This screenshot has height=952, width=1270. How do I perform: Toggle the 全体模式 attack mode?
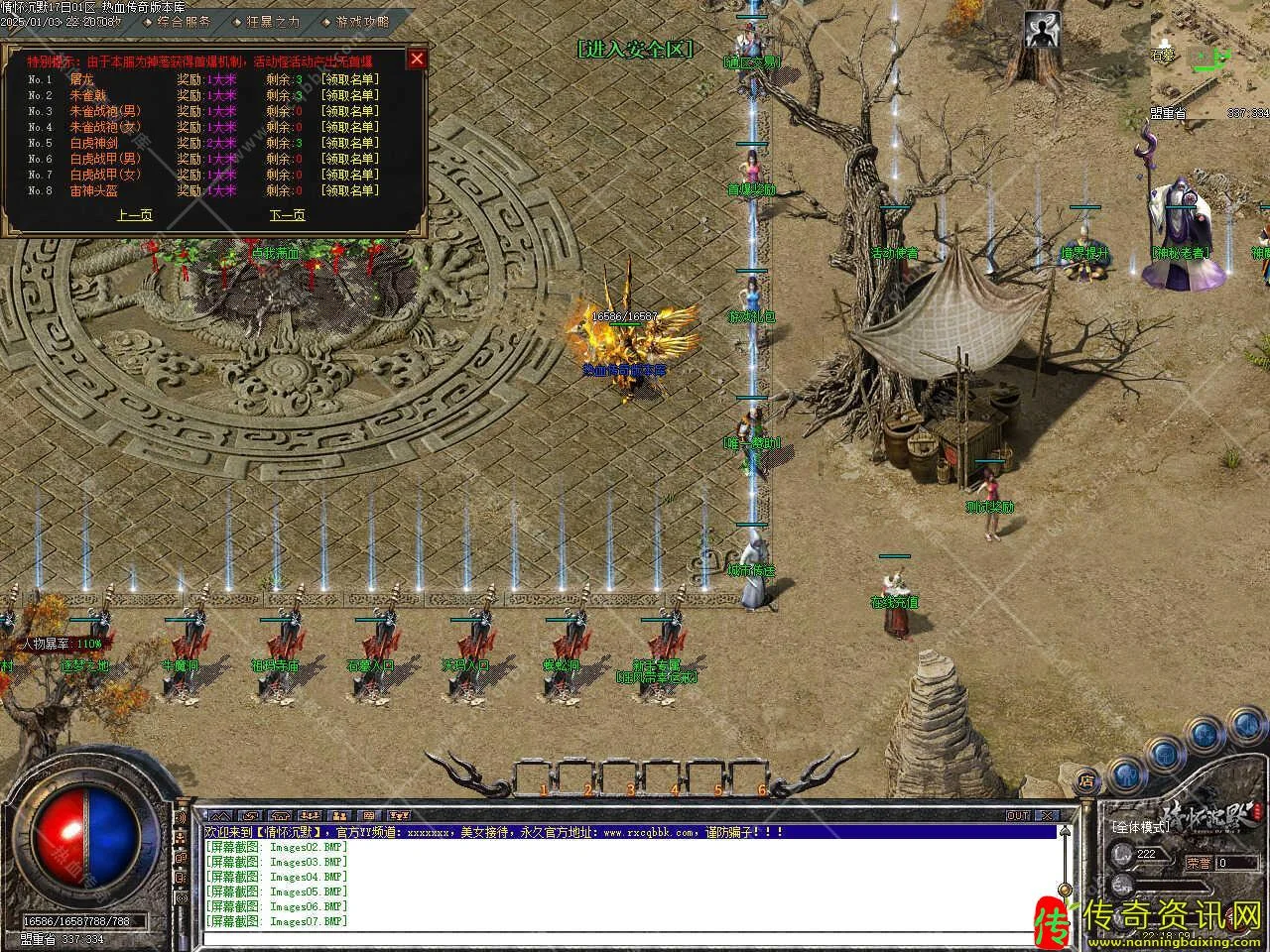pyautogui.click(x=1140, y=826)
